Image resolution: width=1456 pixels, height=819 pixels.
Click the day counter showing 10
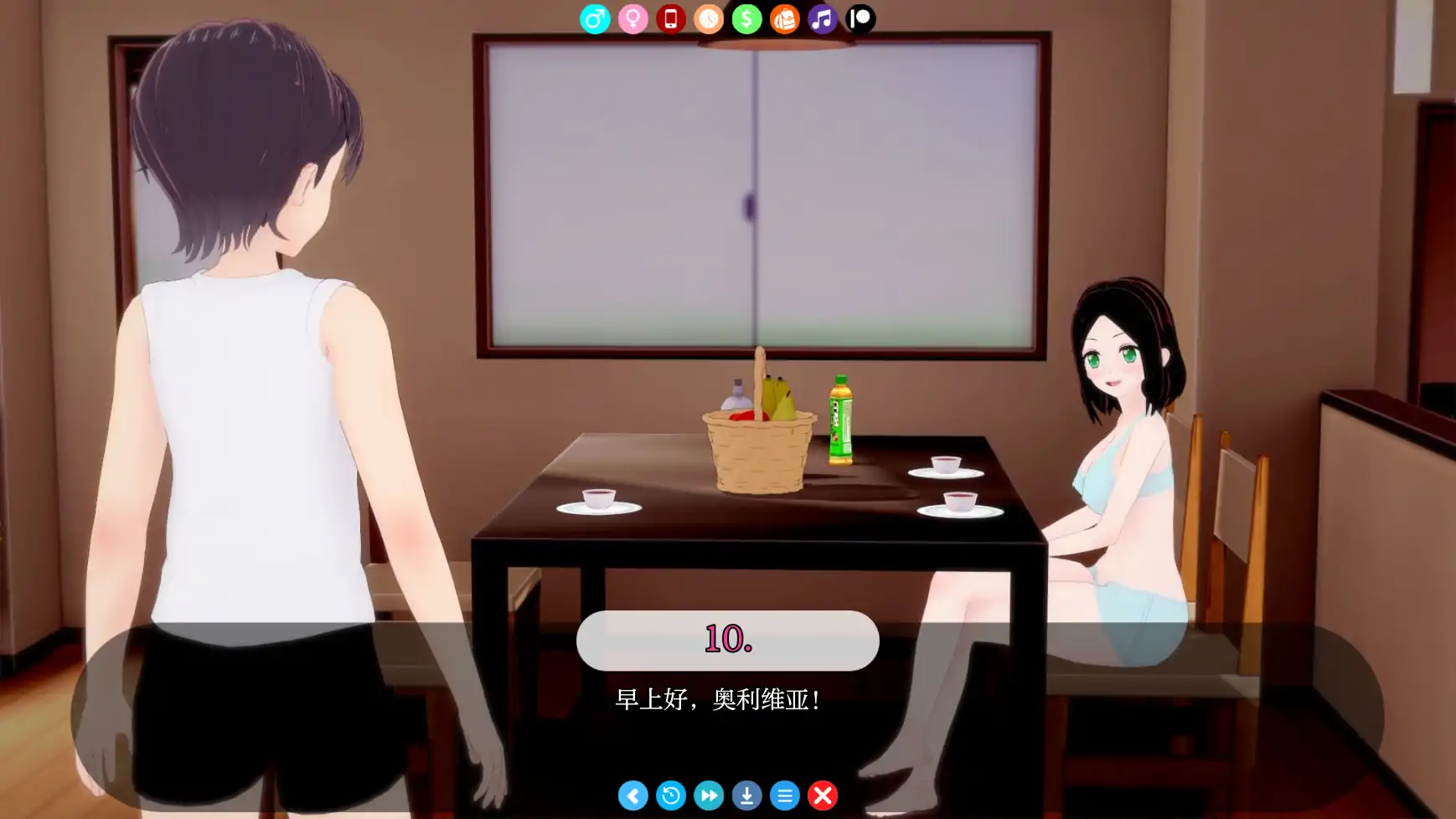coord(728,641)
